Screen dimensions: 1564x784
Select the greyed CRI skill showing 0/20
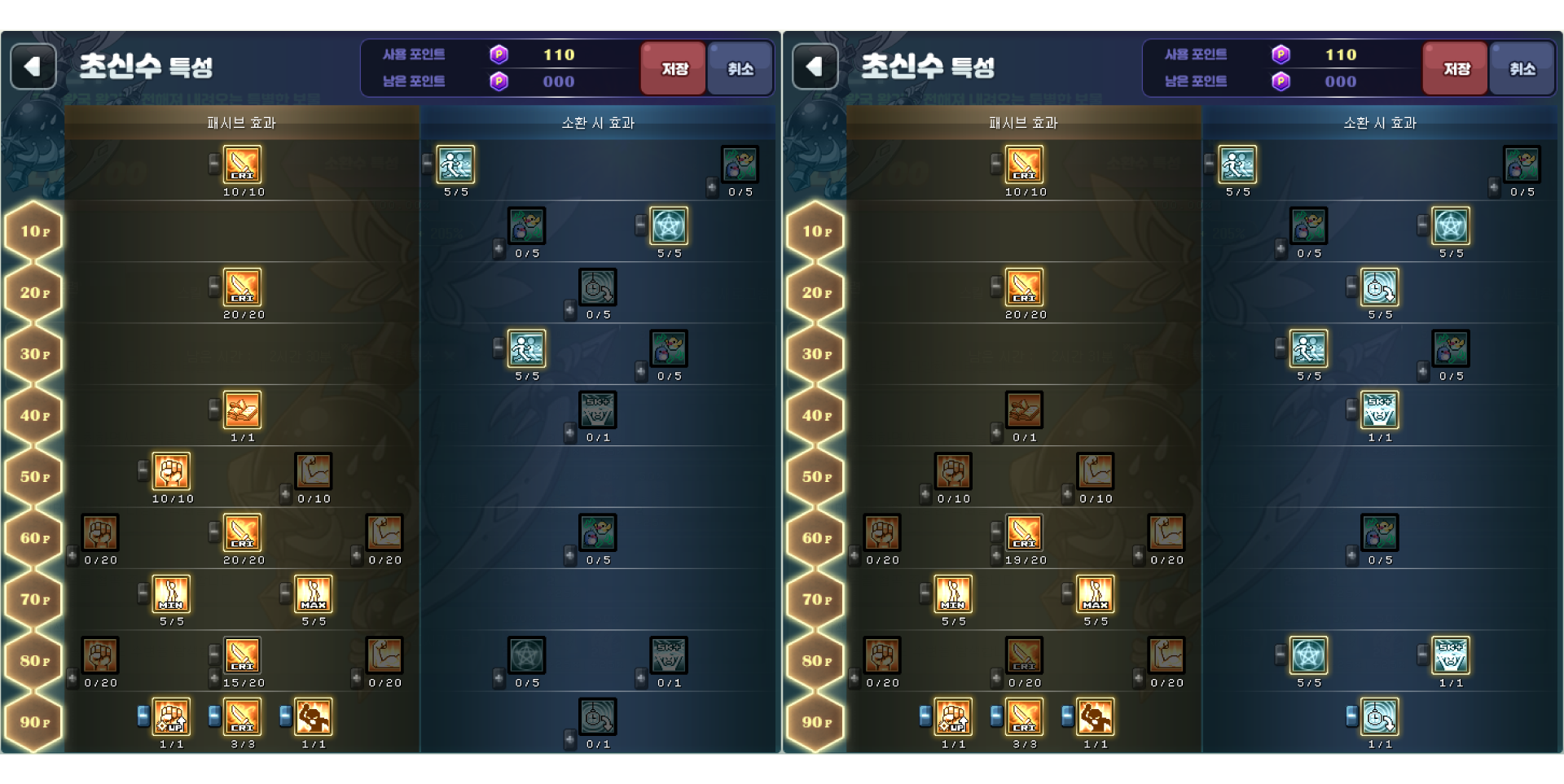point(1024,655)
